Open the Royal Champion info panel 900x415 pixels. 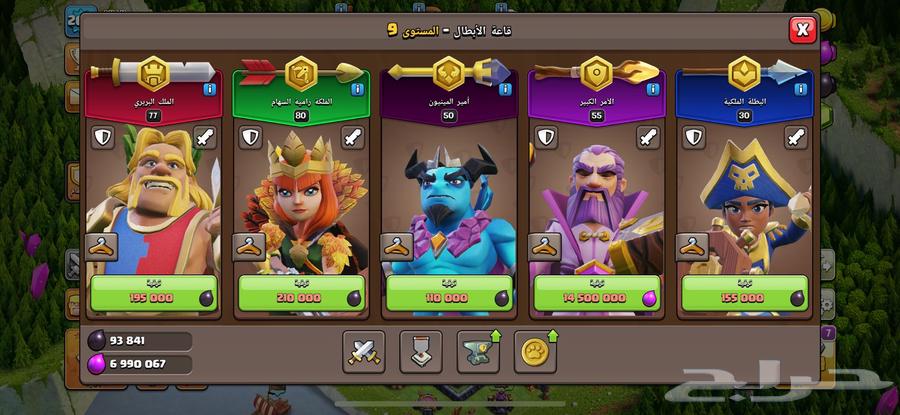pyautogui.click(x=800, y=90)
